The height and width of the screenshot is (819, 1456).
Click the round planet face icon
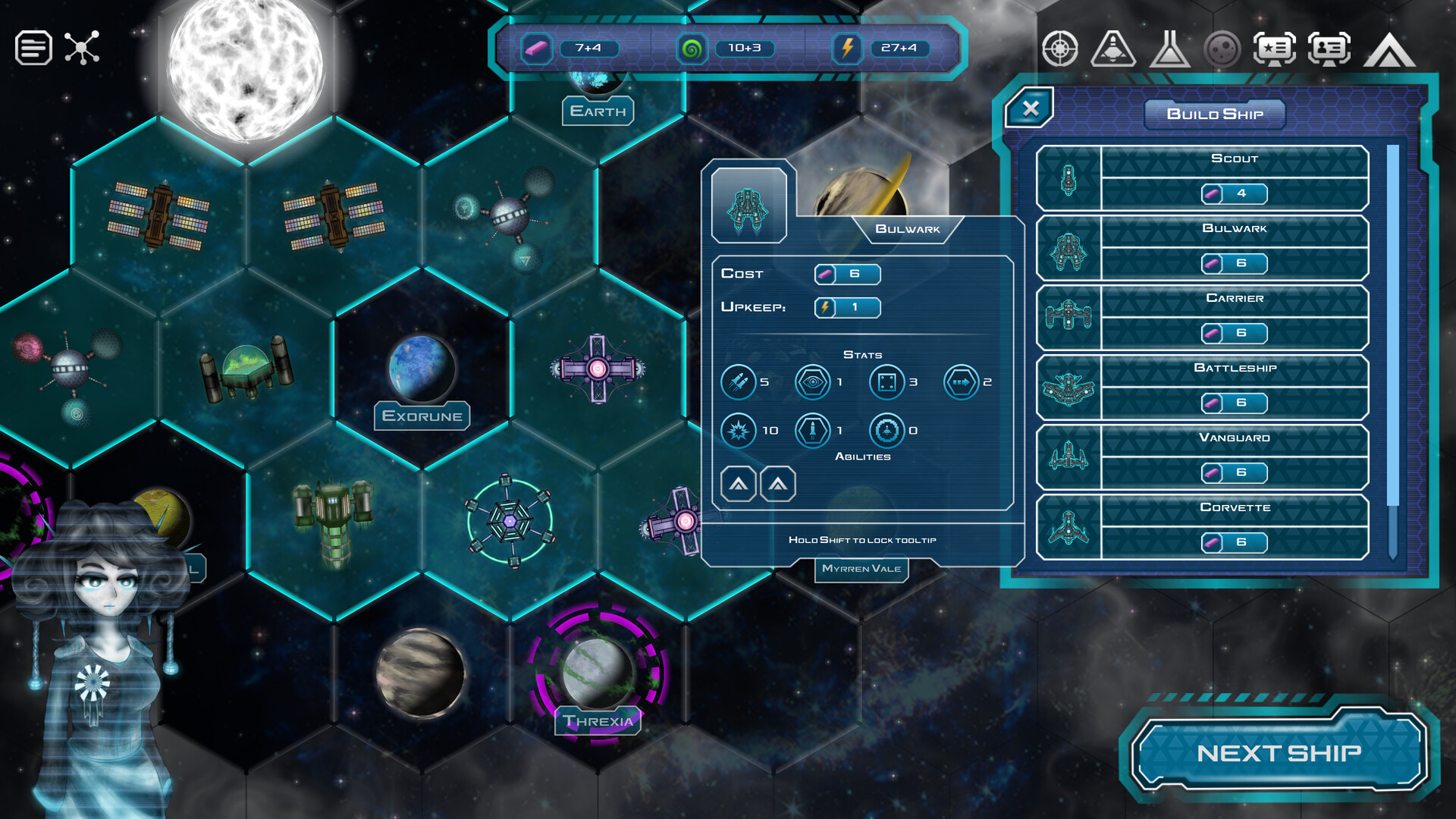[x=1222, y=49]
